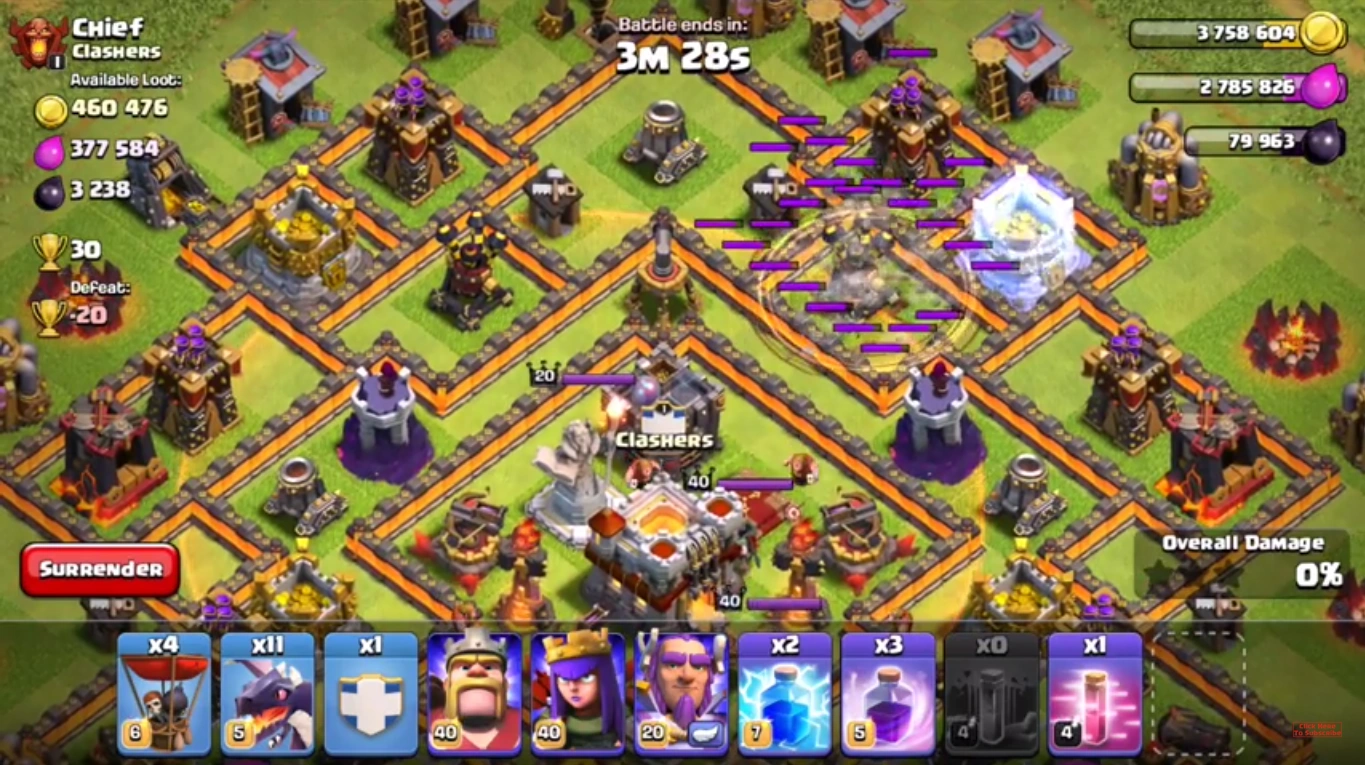Select the Archer Queen hero card
Screen dimensions: 1365x765
pos(578,693)
